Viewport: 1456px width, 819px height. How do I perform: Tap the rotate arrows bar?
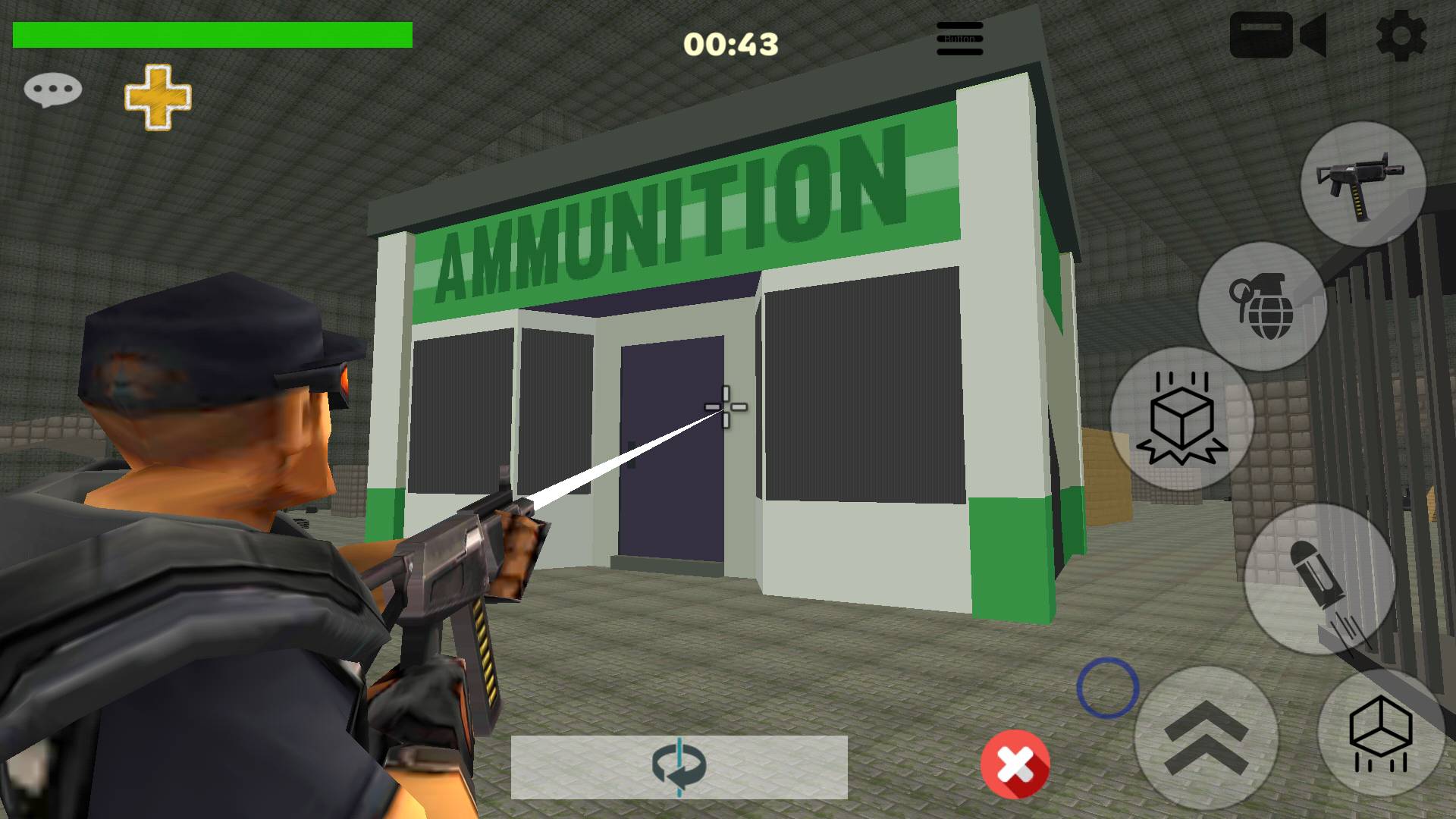pos(679,767)
